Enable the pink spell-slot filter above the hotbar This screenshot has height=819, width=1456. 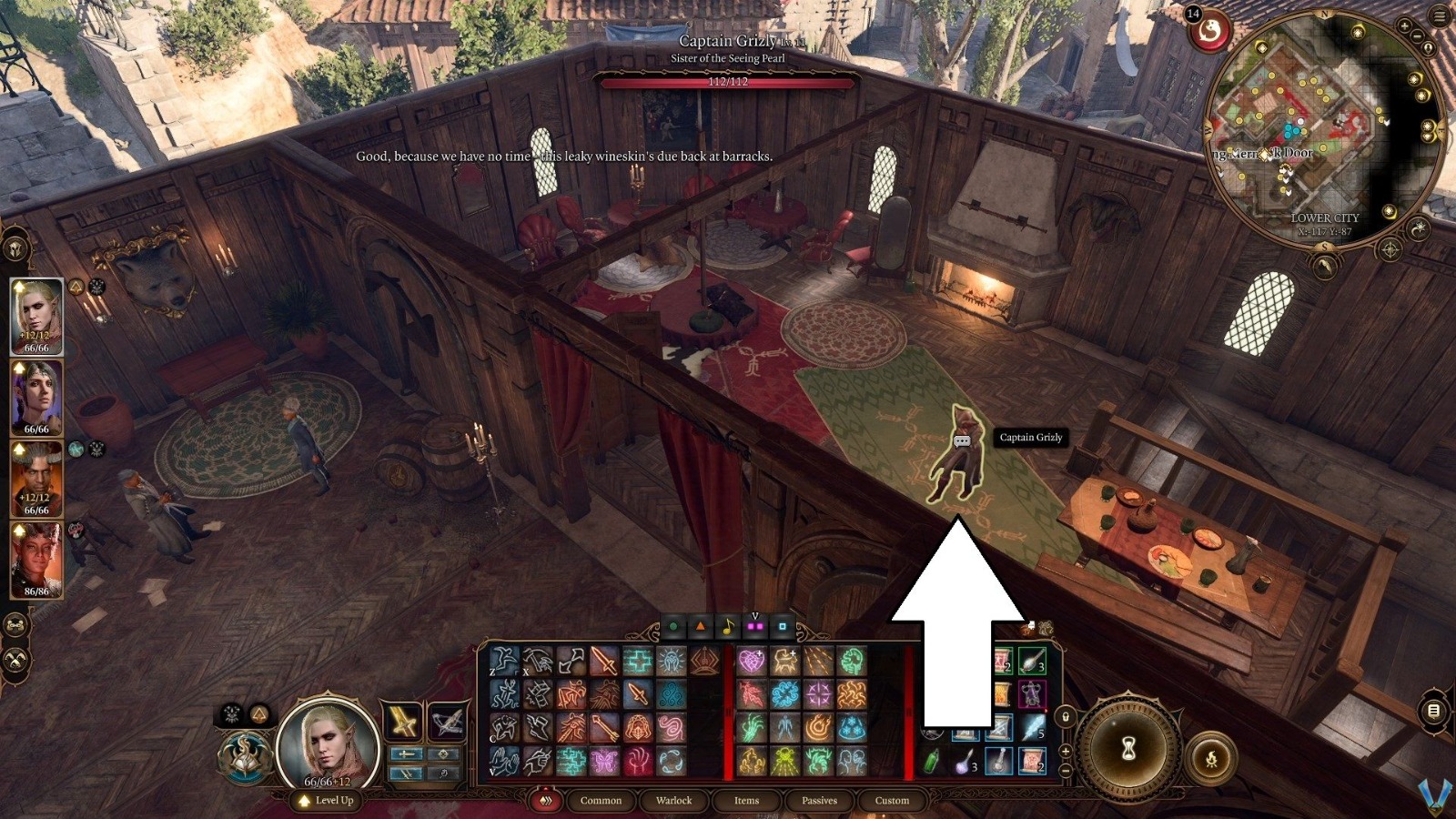(754, 625)
